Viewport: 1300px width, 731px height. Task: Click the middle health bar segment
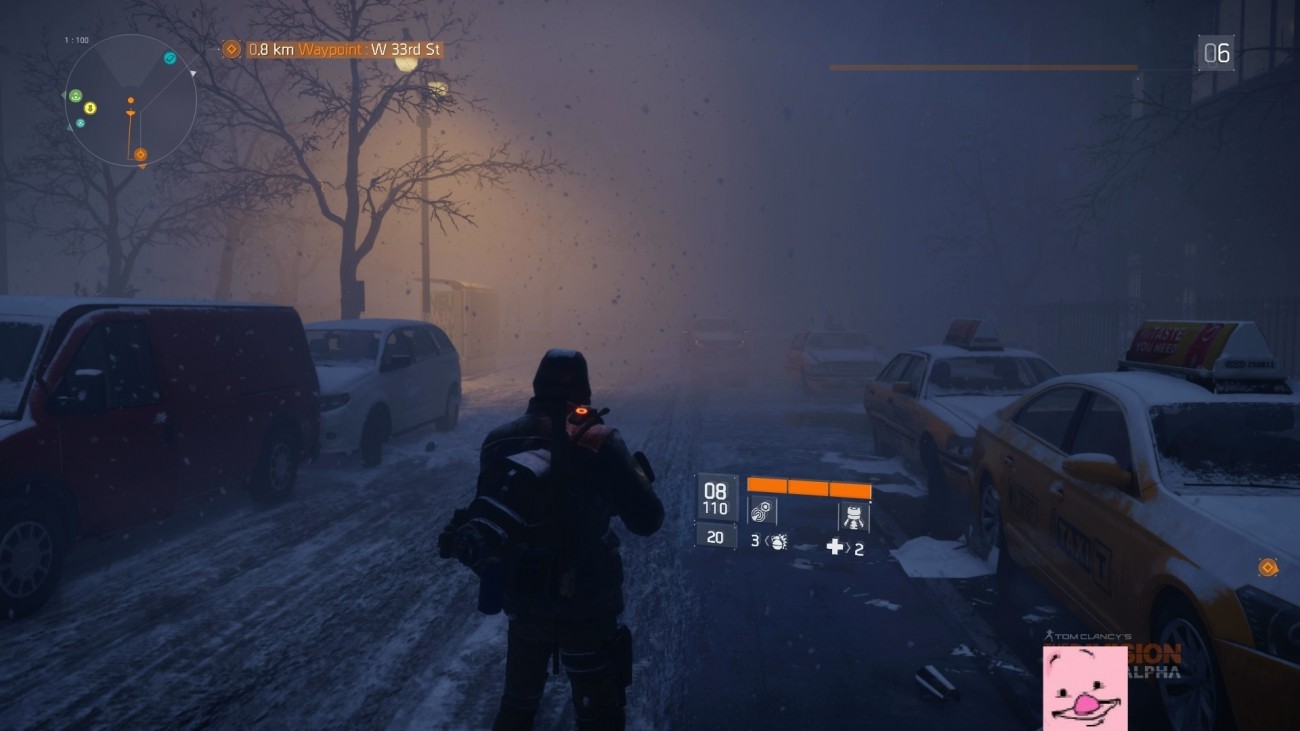pyautogui.click(x=808, y=487)
